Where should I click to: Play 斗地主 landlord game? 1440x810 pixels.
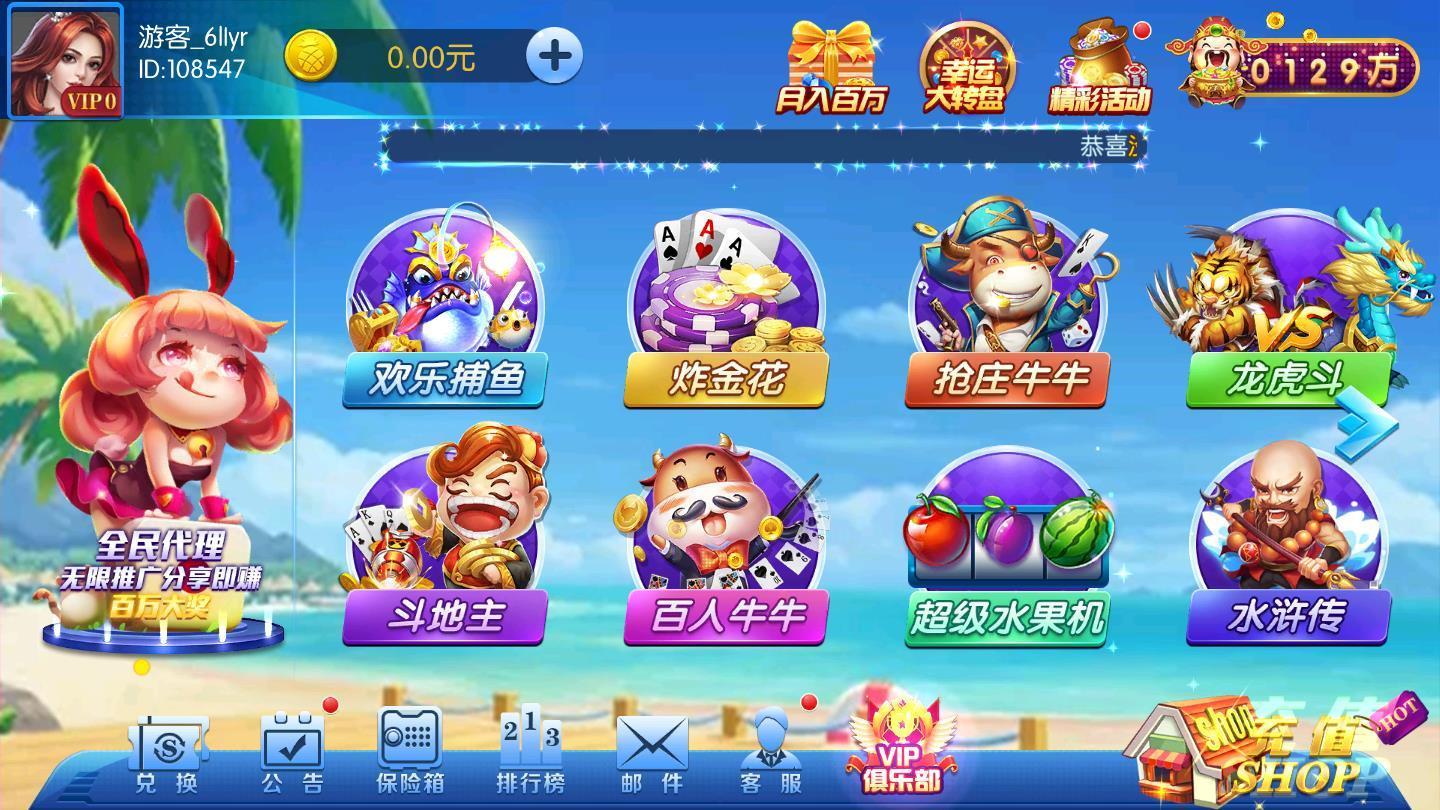(444, 545)
